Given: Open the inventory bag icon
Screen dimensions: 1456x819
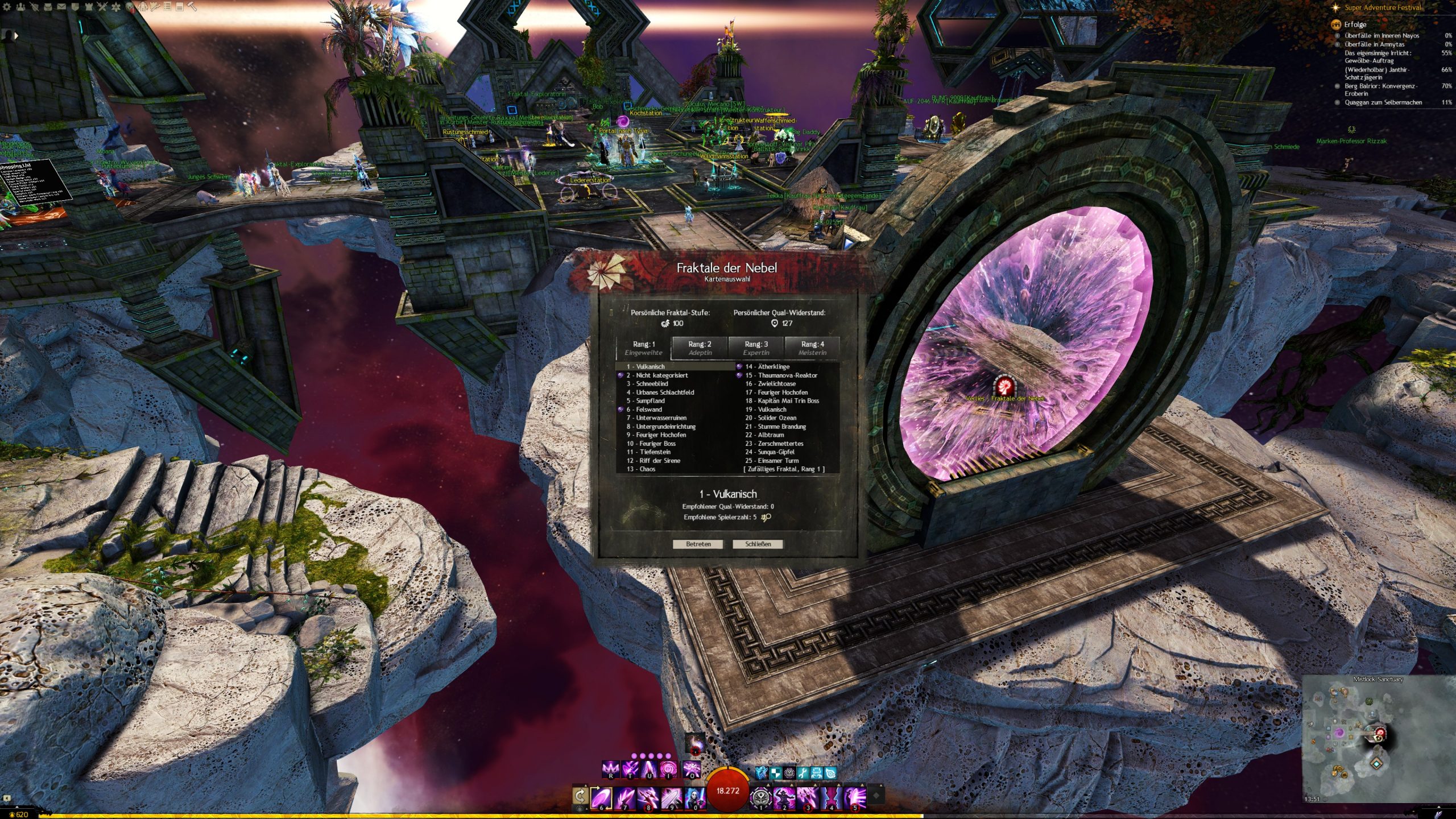Looking at the screenshot, I should (x=48, y=7).
